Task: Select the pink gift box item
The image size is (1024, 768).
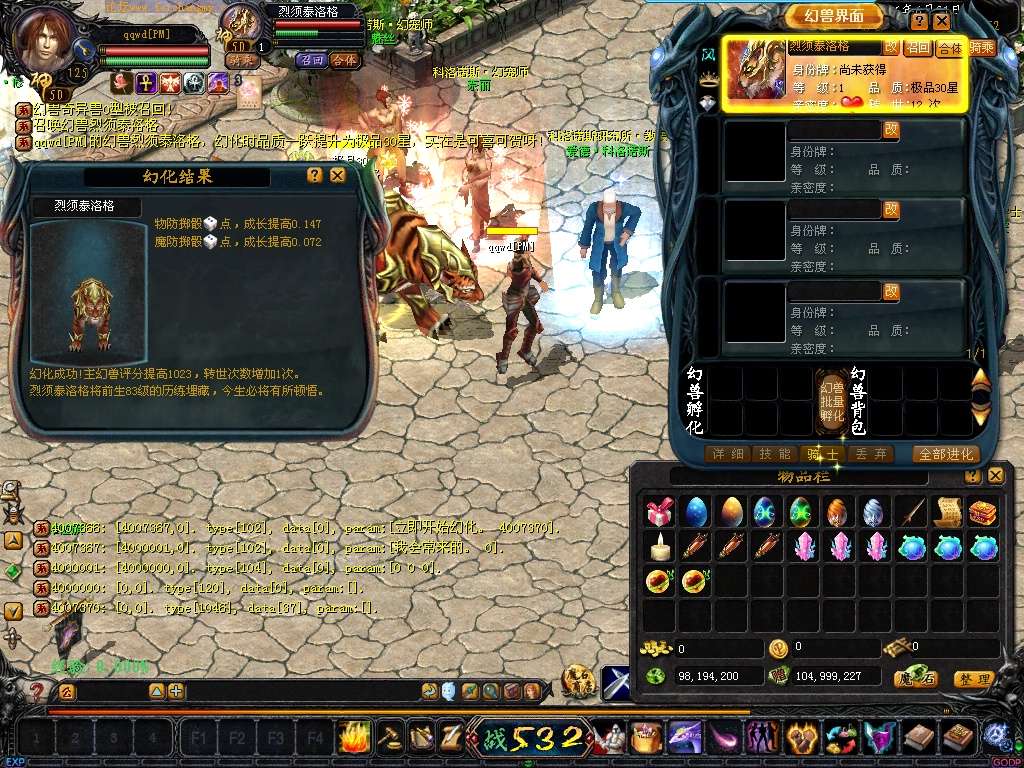Action: pyautogui.click(x=659, y=513)
